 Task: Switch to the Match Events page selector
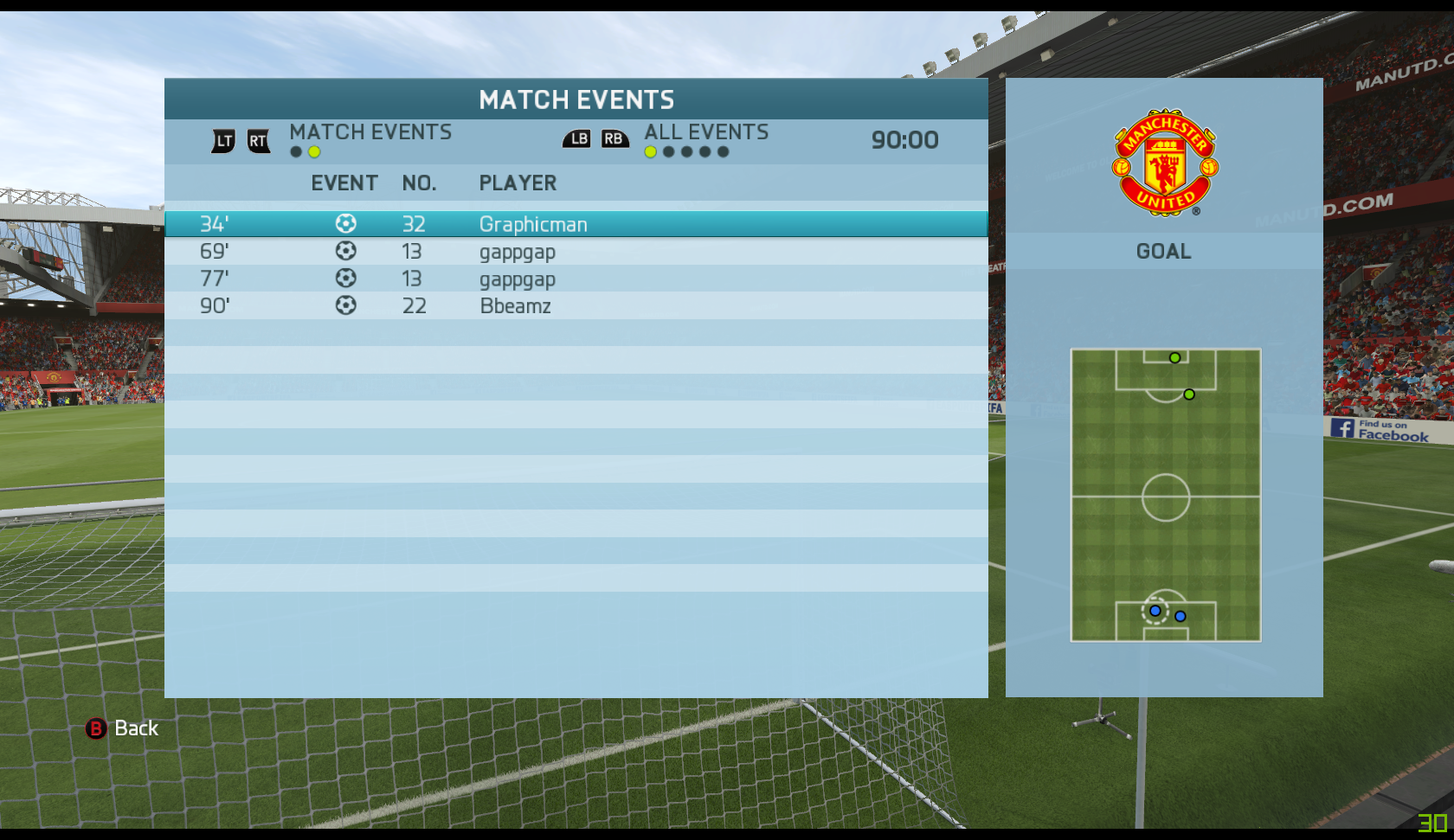coord(370,132)
